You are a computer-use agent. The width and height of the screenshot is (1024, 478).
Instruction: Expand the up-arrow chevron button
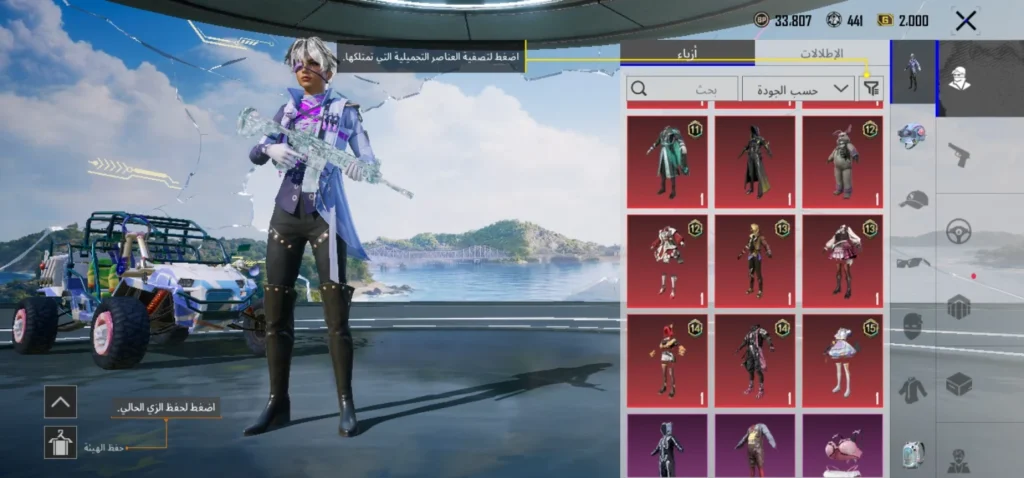tap(60, 402)
